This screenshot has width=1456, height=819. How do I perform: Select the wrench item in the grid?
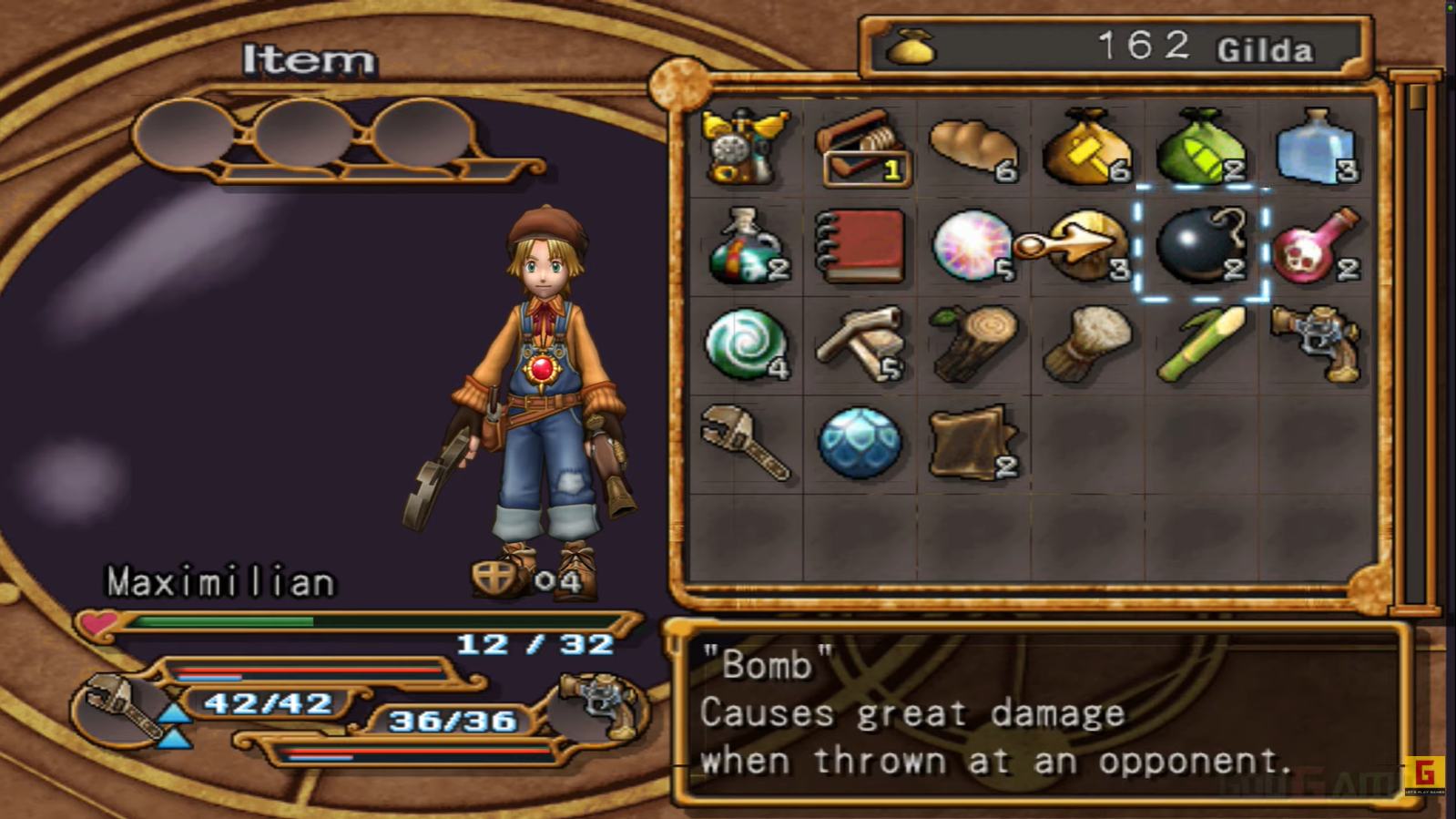(x=745, y=444)
